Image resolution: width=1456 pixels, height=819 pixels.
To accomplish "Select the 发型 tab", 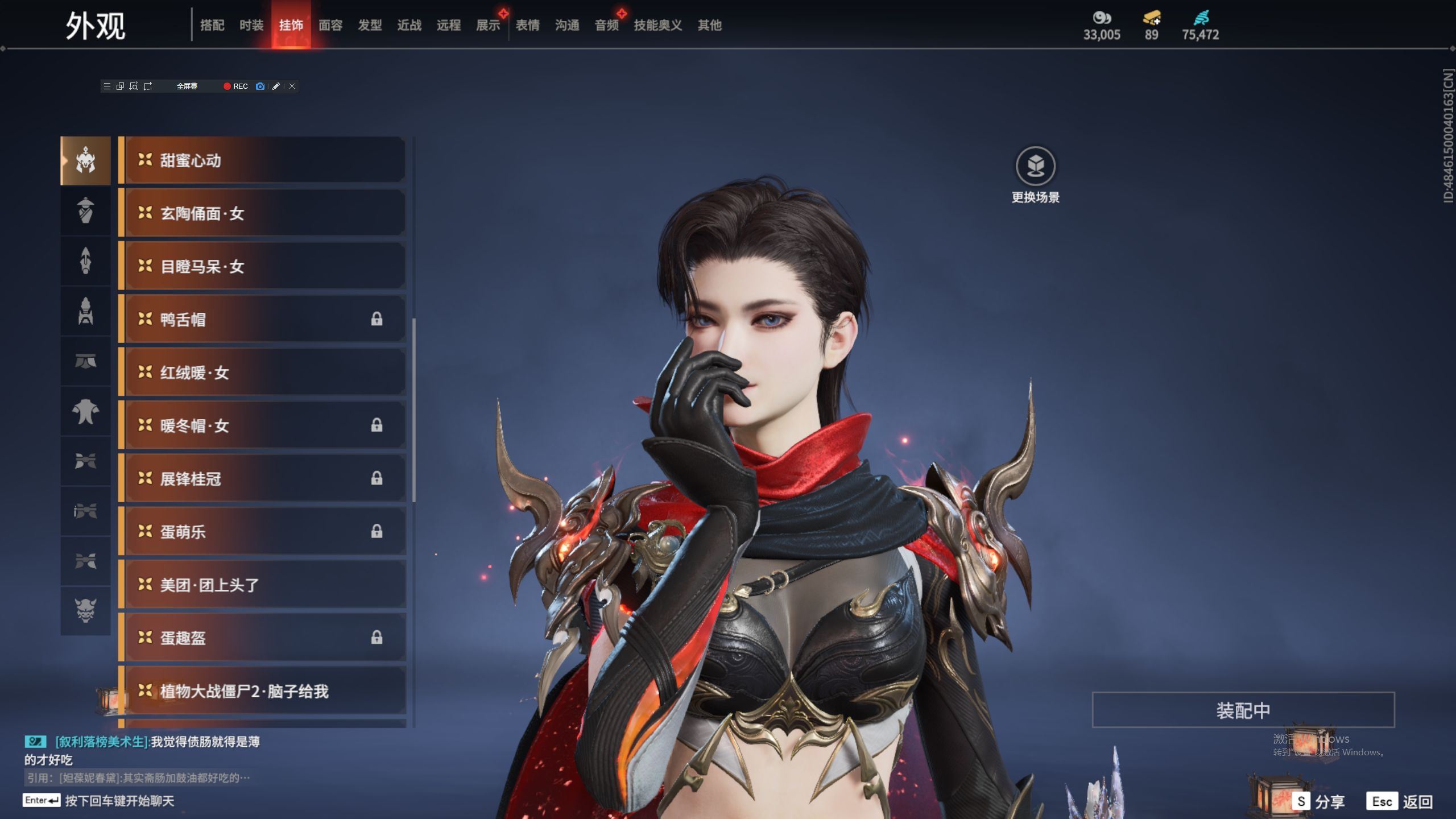I will tap(369, 25).
